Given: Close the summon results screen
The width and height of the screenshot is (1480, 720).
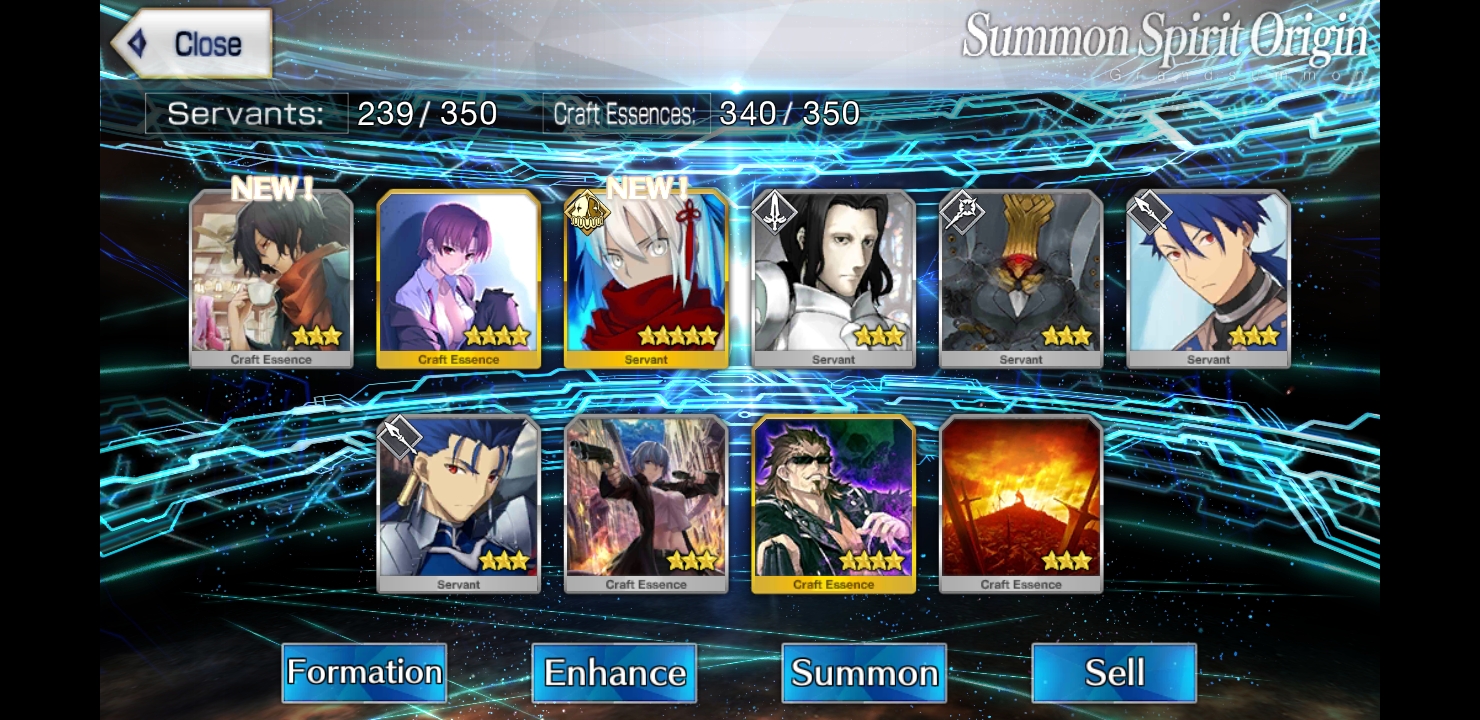Looking at the screenshot, I should (x=192, y=44).
